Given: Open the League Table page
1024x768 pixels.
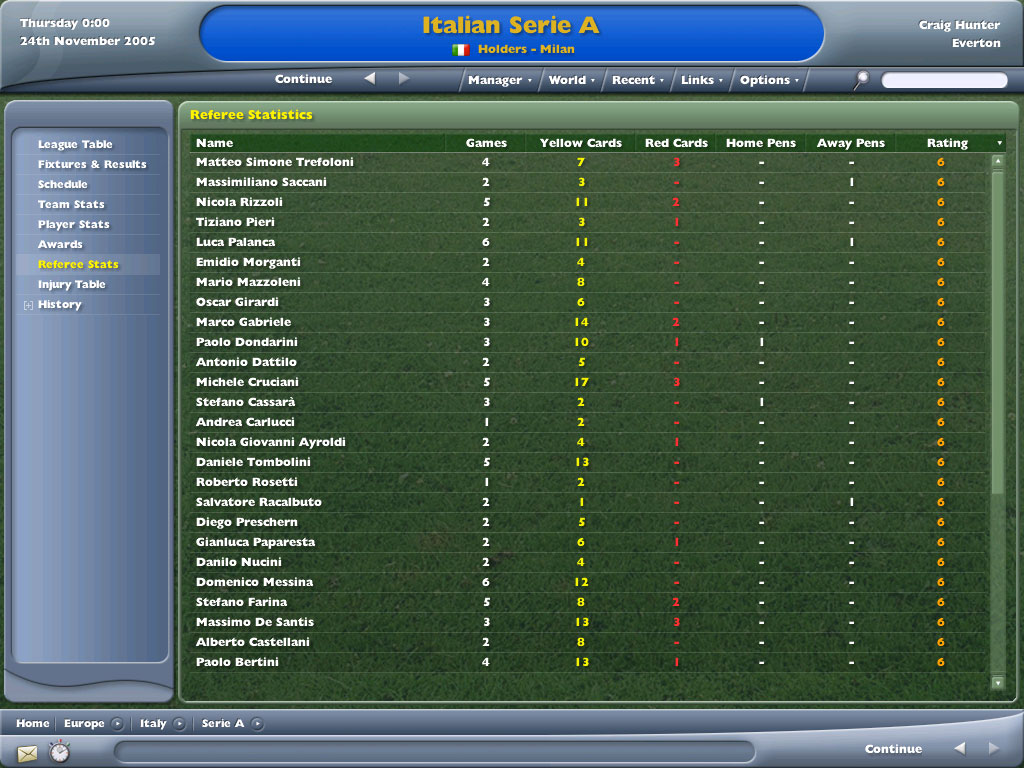Looking at the screenshot, I should point(75,145).
